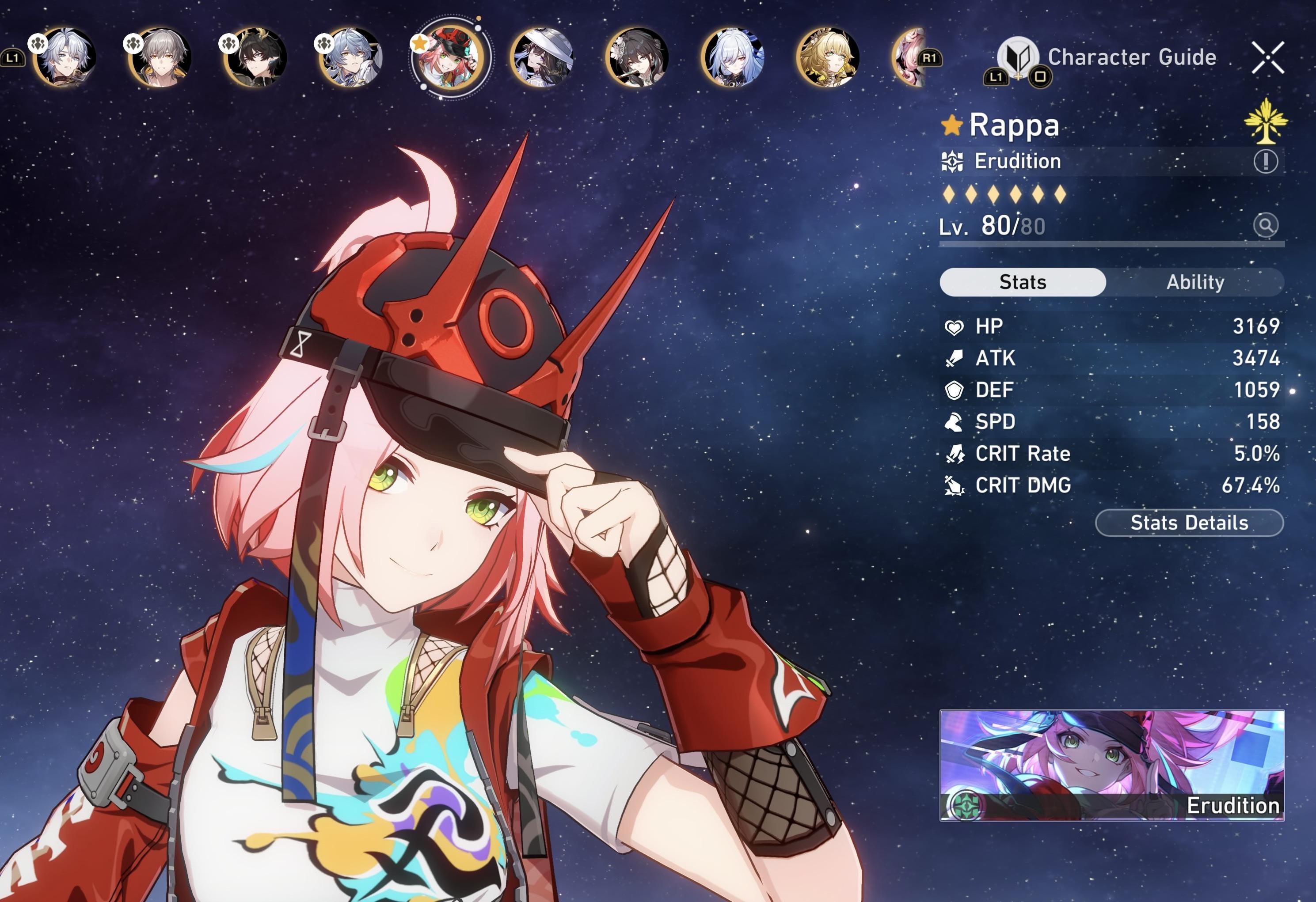Select the dark-haired character with white flower
The image size is (1316, 902).
coord(638,58)
